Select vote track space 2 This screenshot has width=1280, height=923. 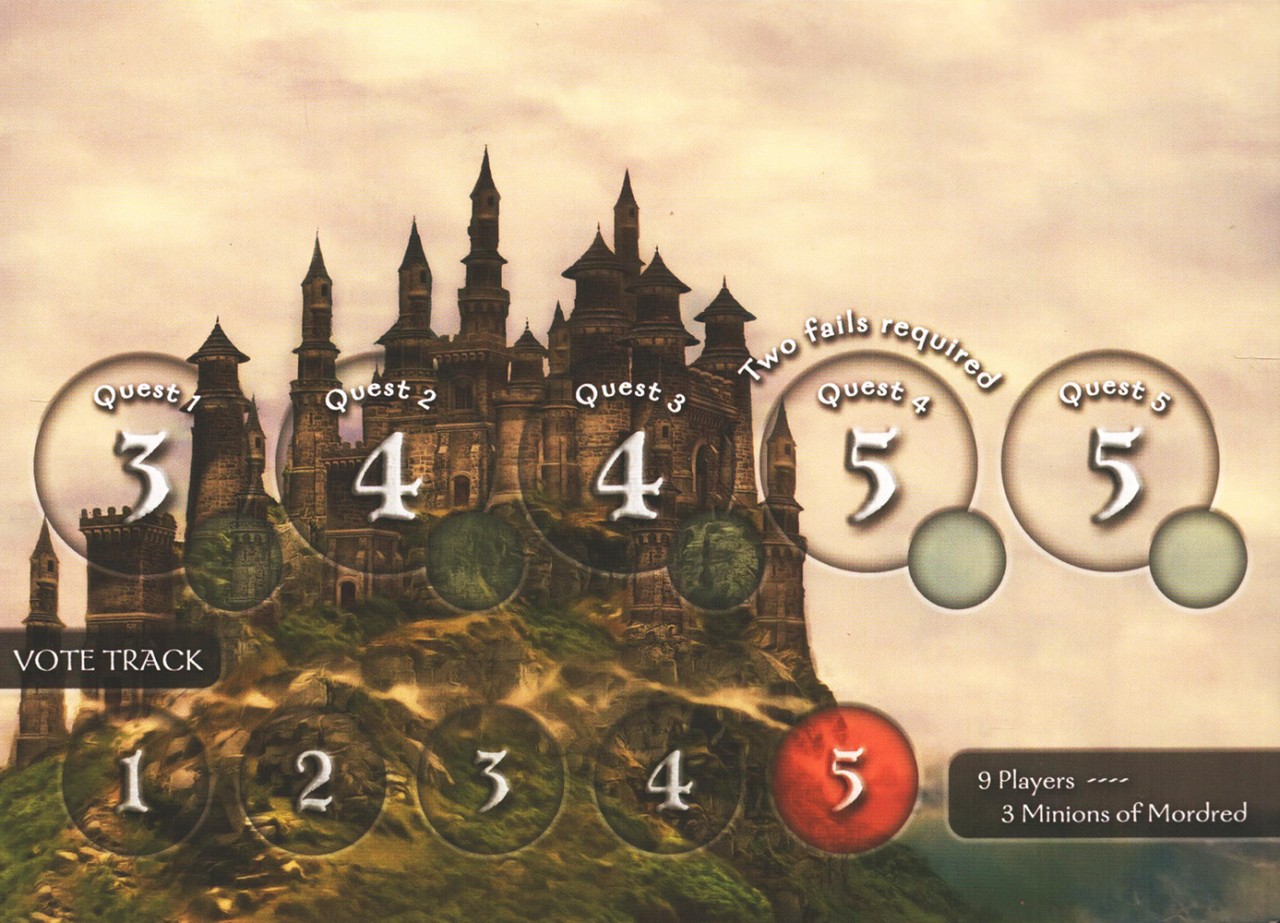(313, 780)
